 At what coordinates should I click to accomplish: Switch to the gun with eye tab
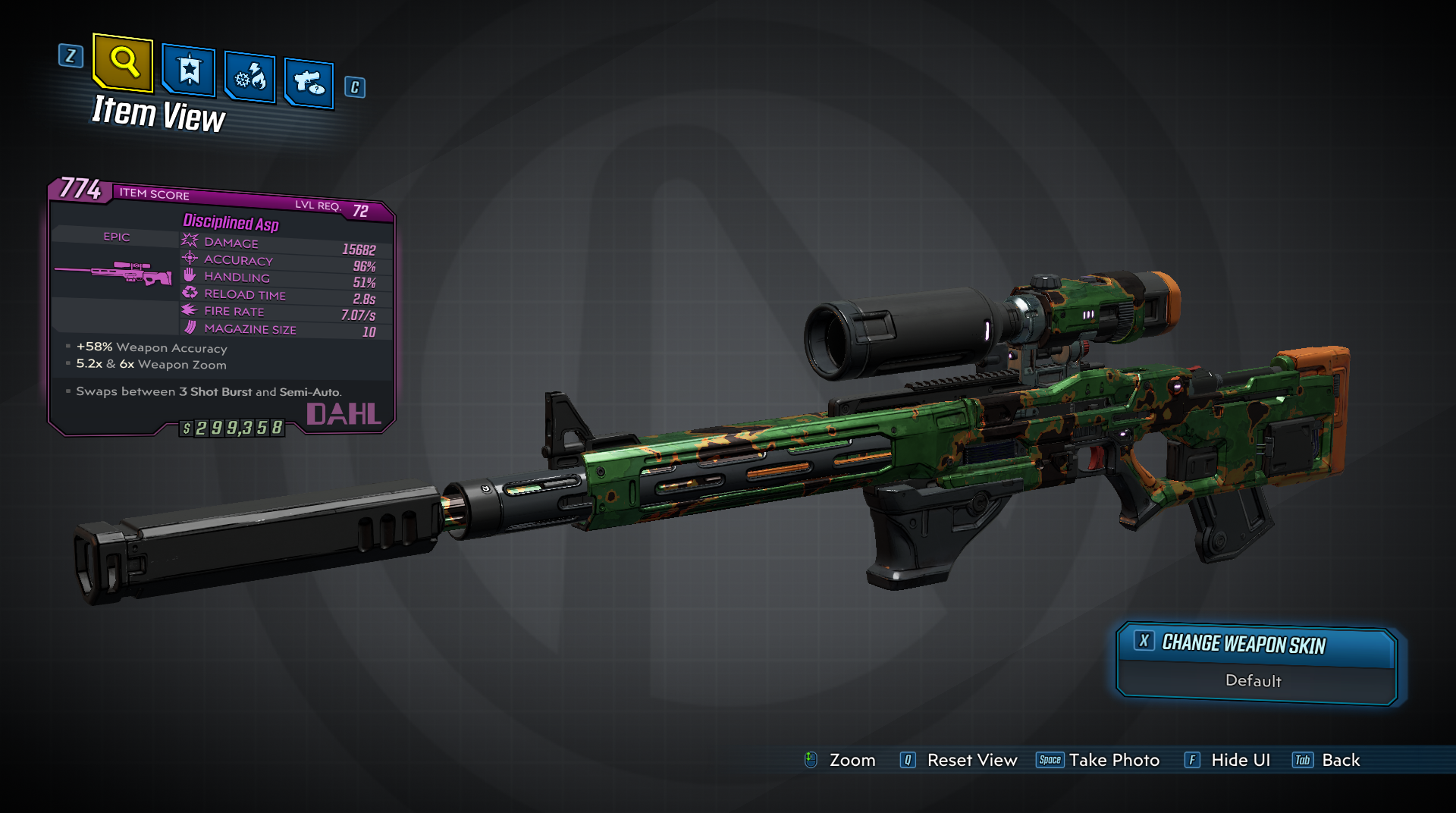pos(309,82)
